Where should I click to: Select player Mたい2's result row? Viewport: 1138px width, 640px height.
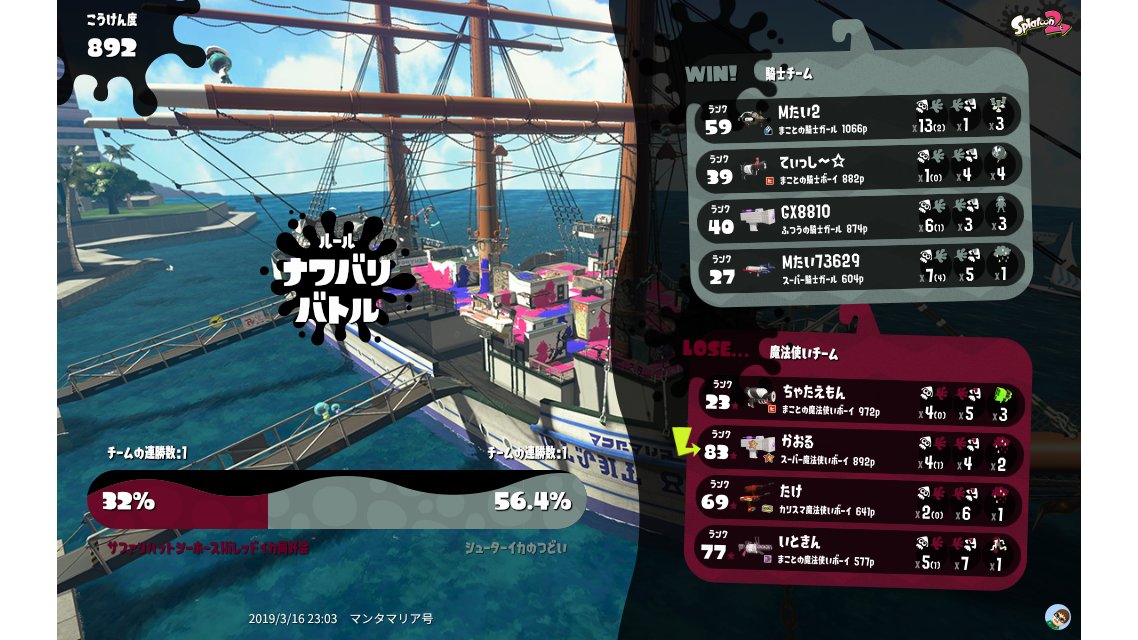858,118
